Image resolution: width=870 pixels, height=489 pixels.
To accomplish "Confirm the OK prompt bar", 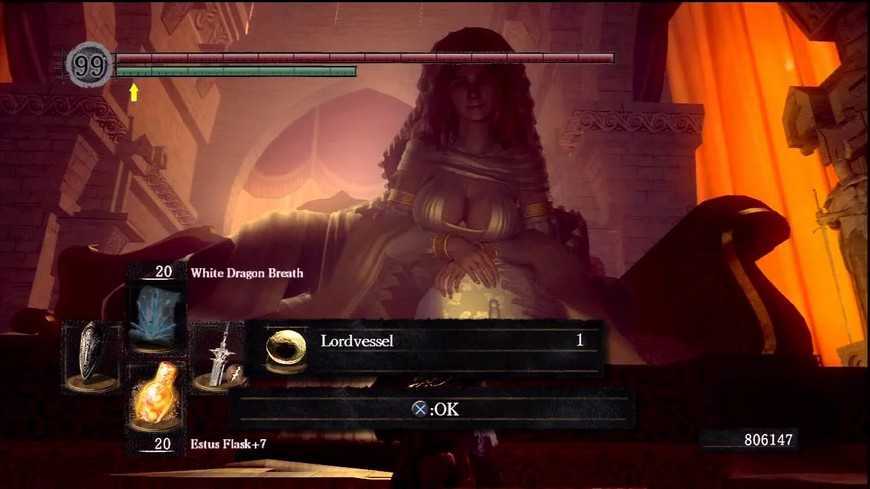I will (434, 408).
